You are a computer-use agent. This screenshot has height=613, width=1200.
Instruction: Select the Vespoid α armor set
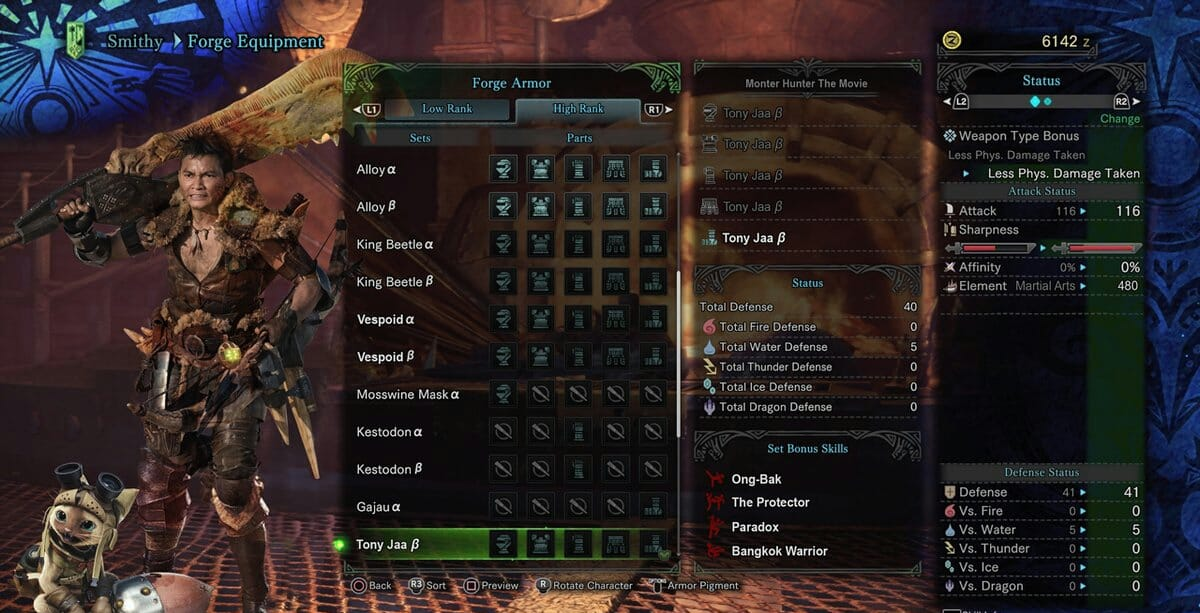385,320
